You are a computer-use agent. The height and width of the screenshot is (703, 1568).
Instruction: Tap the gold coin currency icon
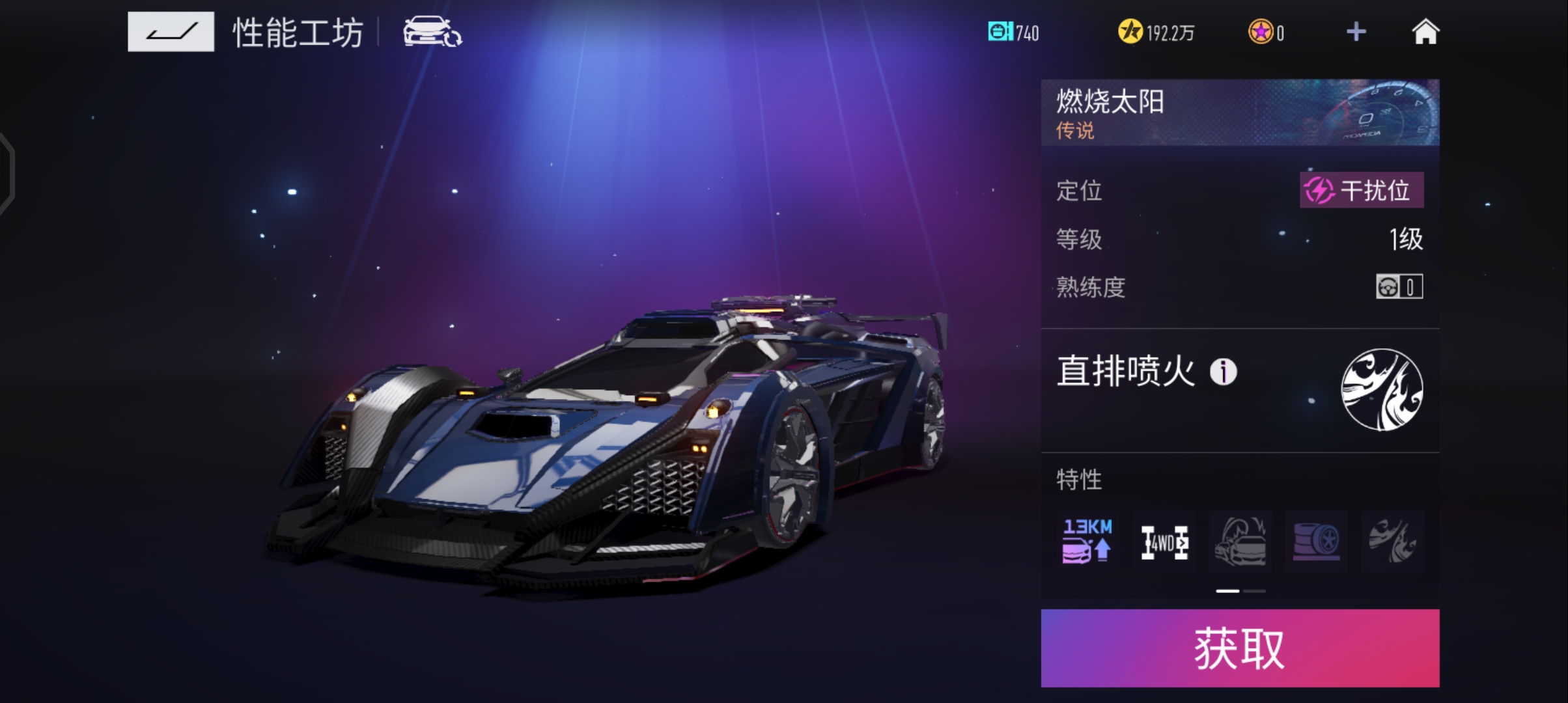(1130, 32)
